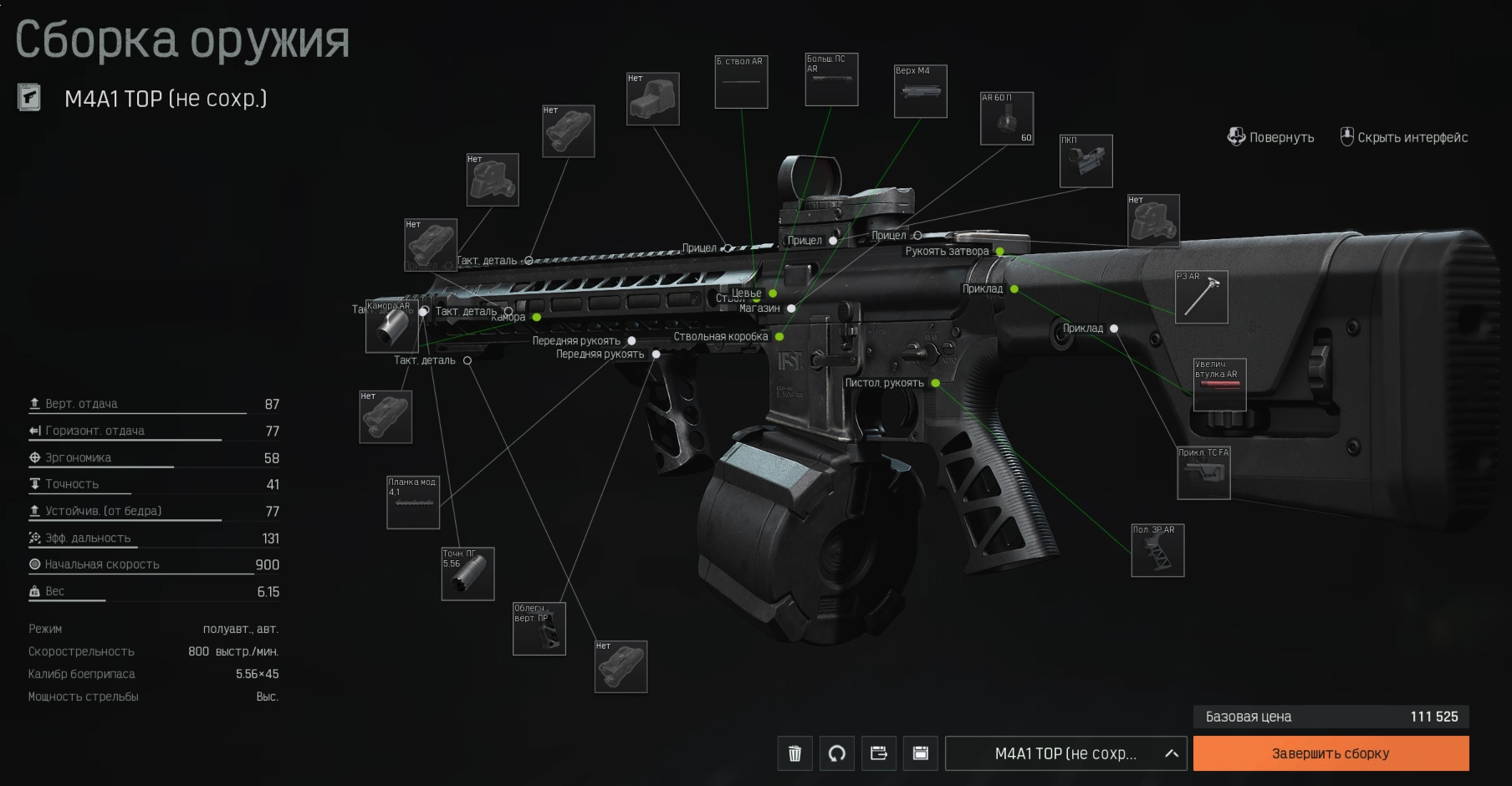This screenshot has height=786, width=1512.
Task: Select the Облегч. верт. ПР foregrip slot
Action: point(539,628)
